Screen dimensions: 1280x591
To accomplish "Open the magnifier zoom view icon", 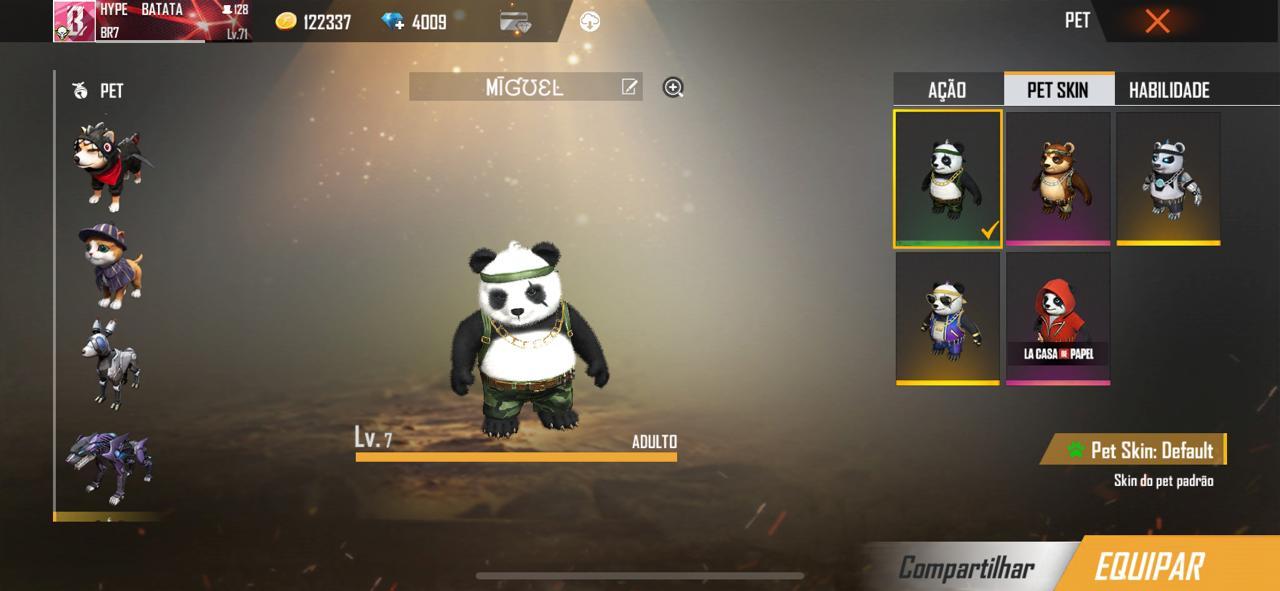I will click(x=673, y=88).
